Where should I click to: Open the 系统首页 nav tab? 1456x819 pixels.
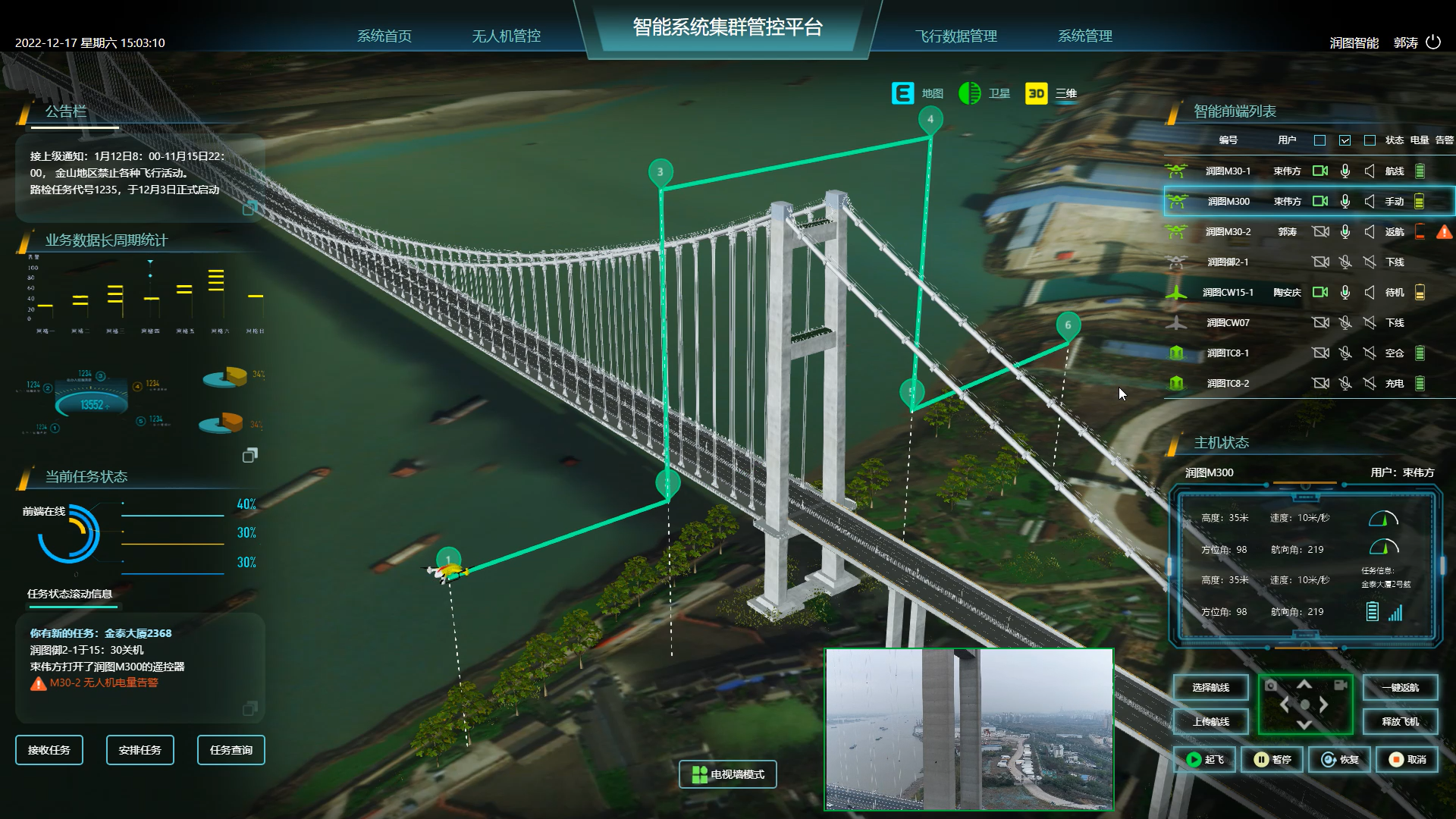click(x=384, y=36)
